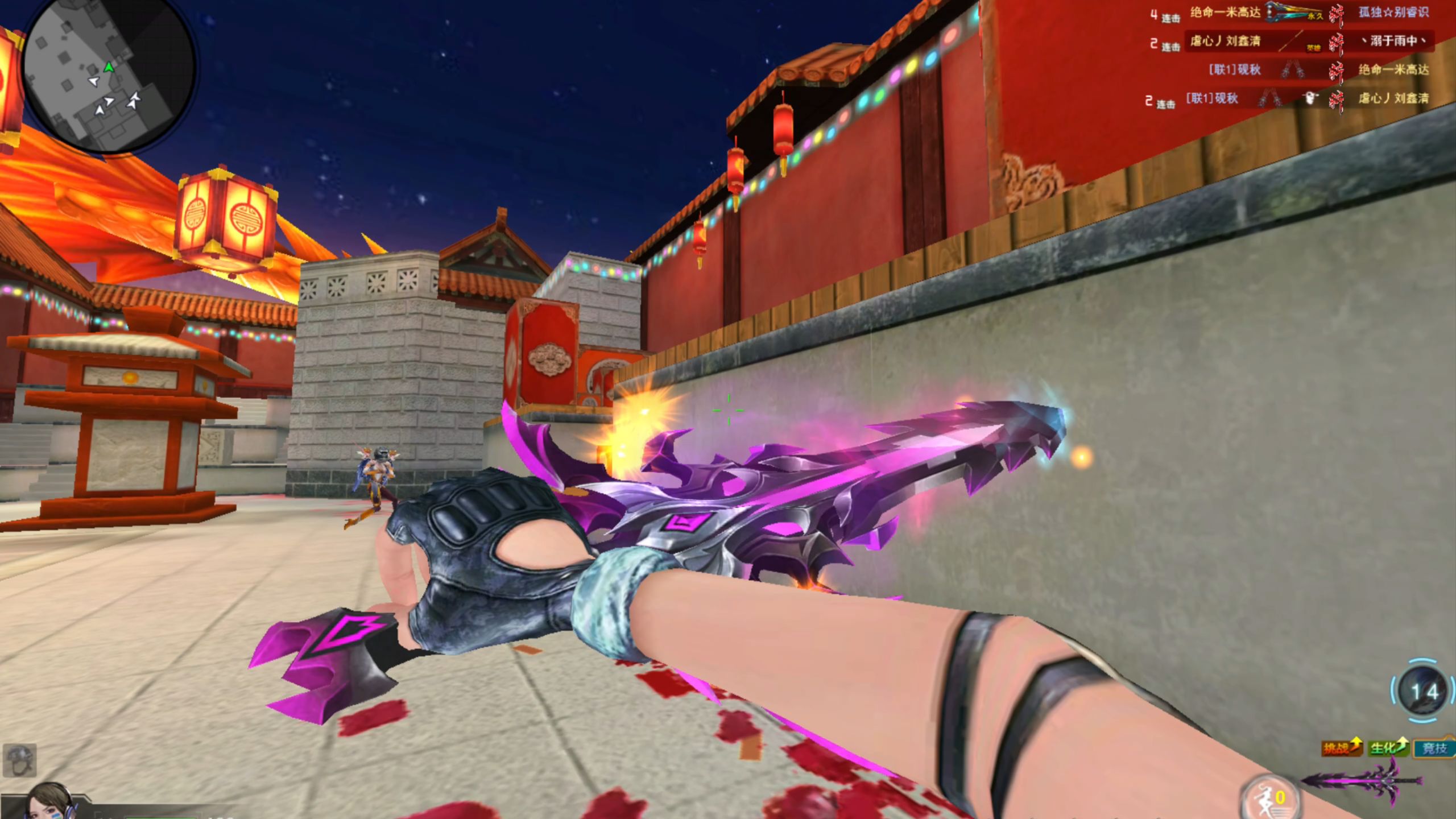Open the circular minimap

tap(108, 77)
